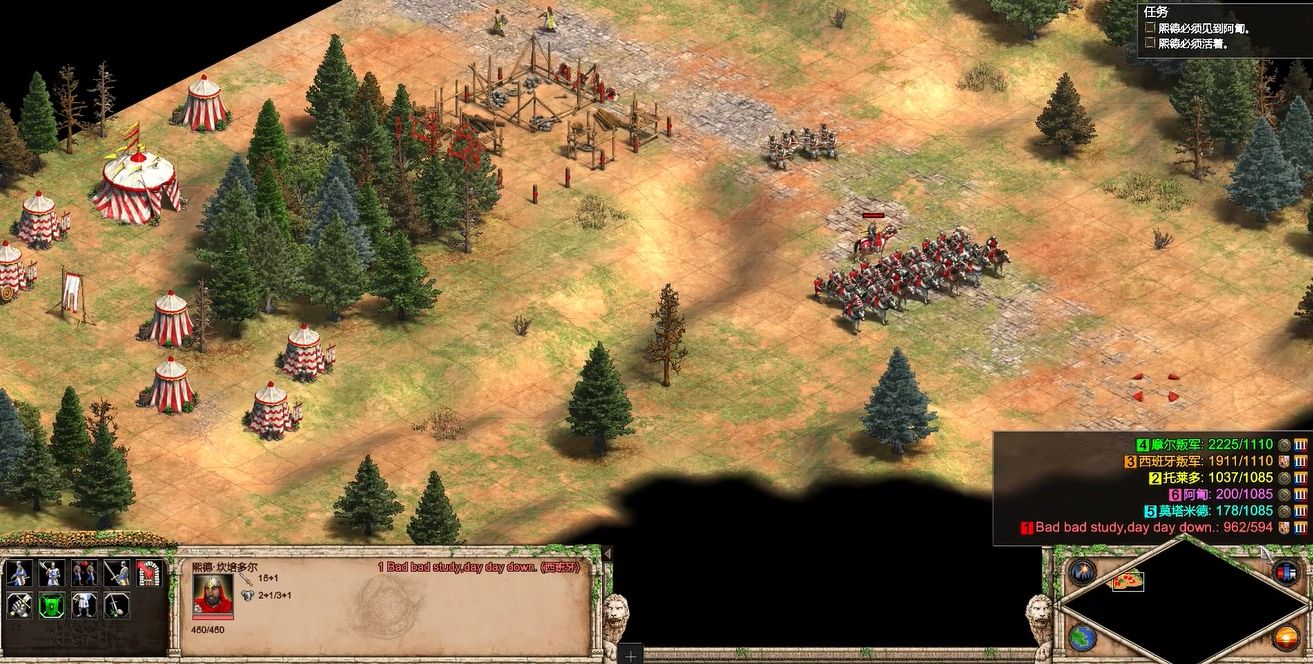
Task: Activate the two-soldier formation stance icon
Action: (x=85, y=573)
